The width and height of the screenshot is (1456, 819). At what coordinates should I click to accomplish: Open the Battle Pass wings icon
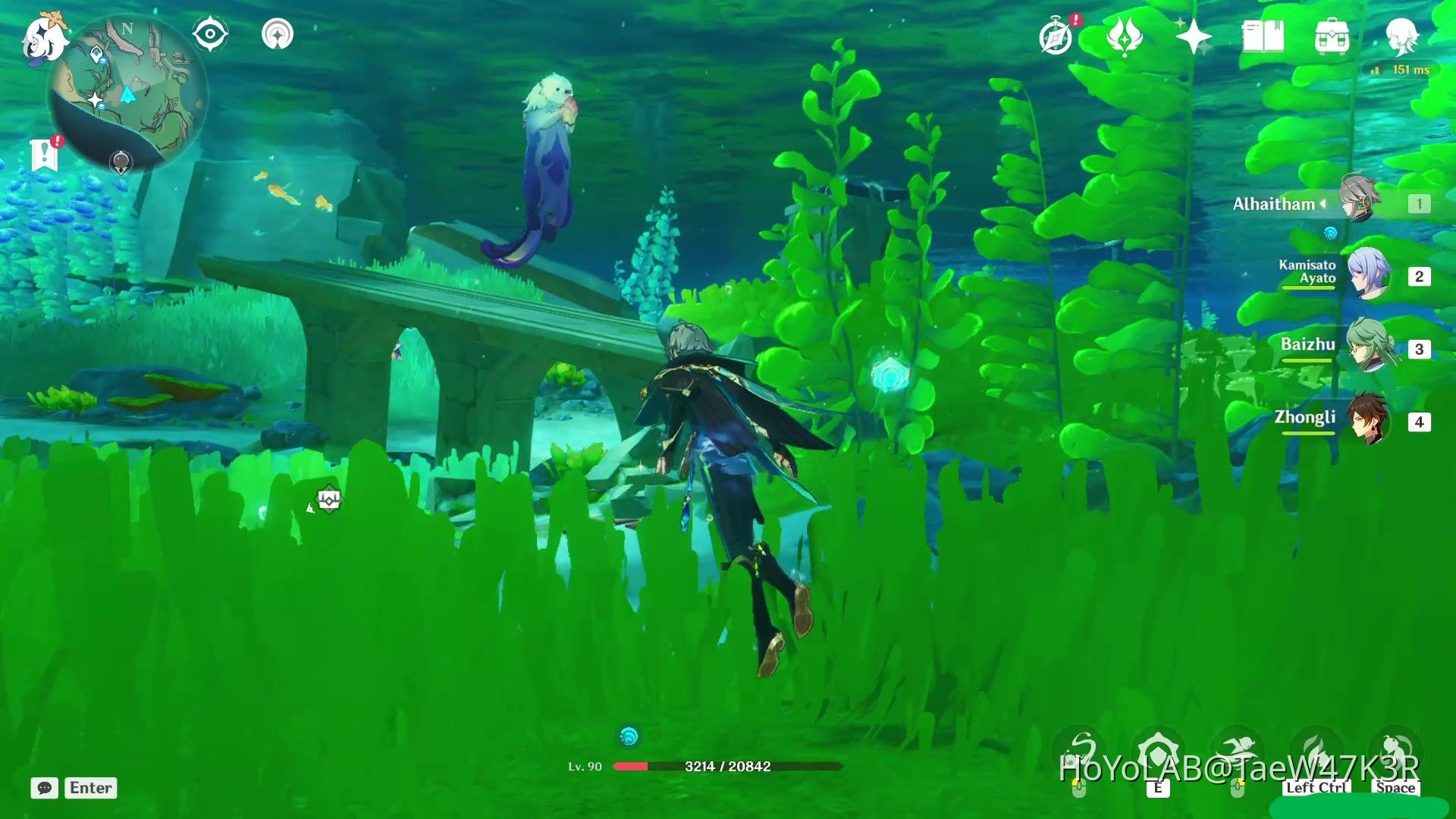click(1125, 36)
